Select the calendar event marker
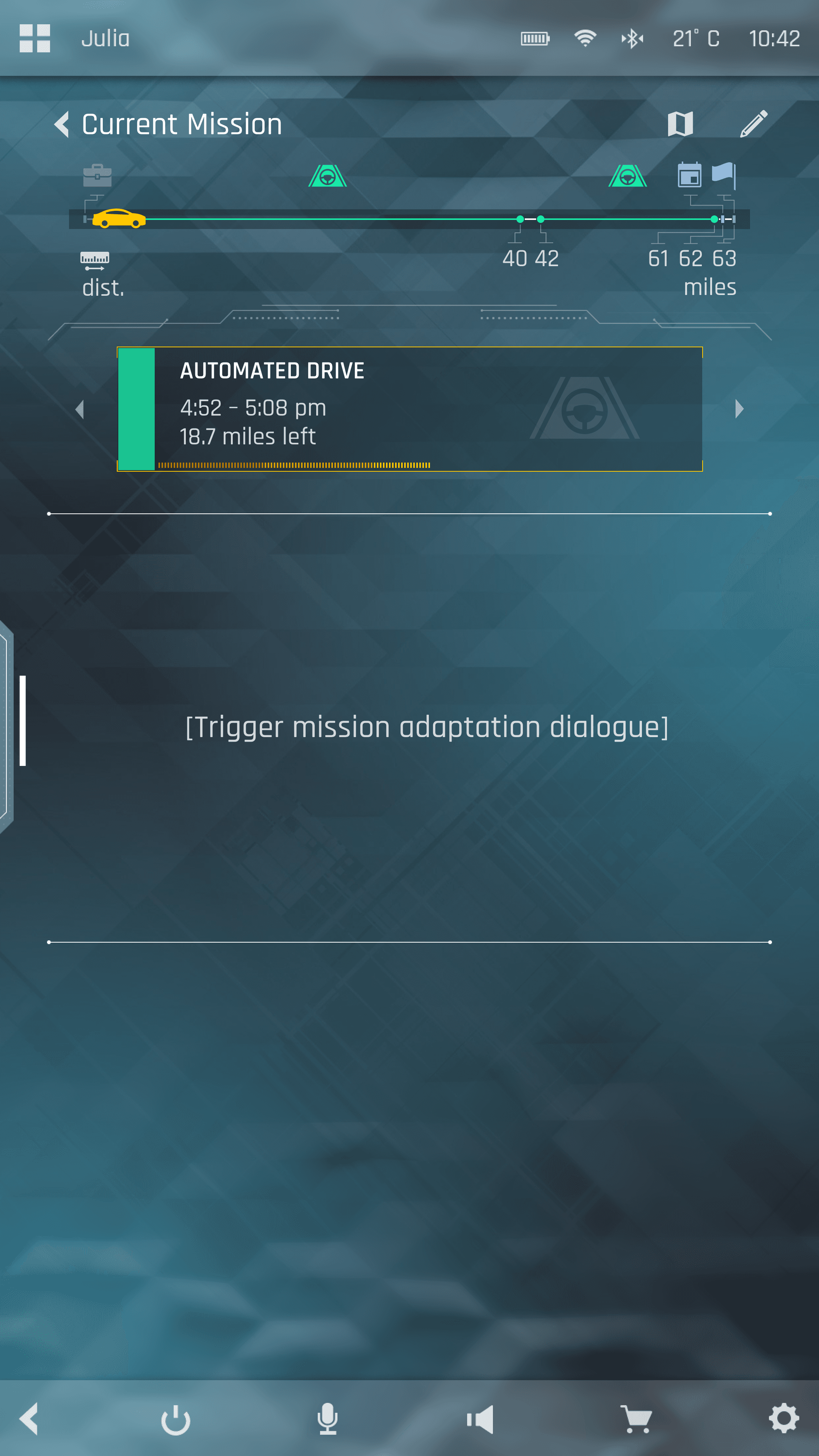The width and height of the screenshot is (819, 1456). (689, 175)
